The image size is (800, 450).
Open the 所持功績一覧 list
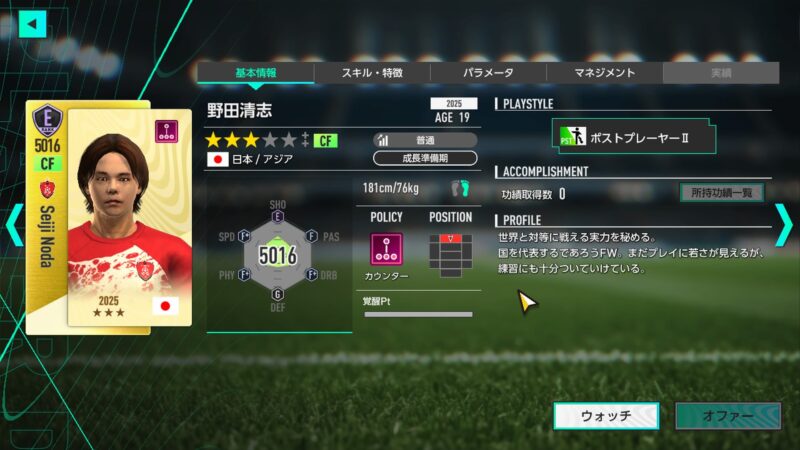click(x=722, y=193)
